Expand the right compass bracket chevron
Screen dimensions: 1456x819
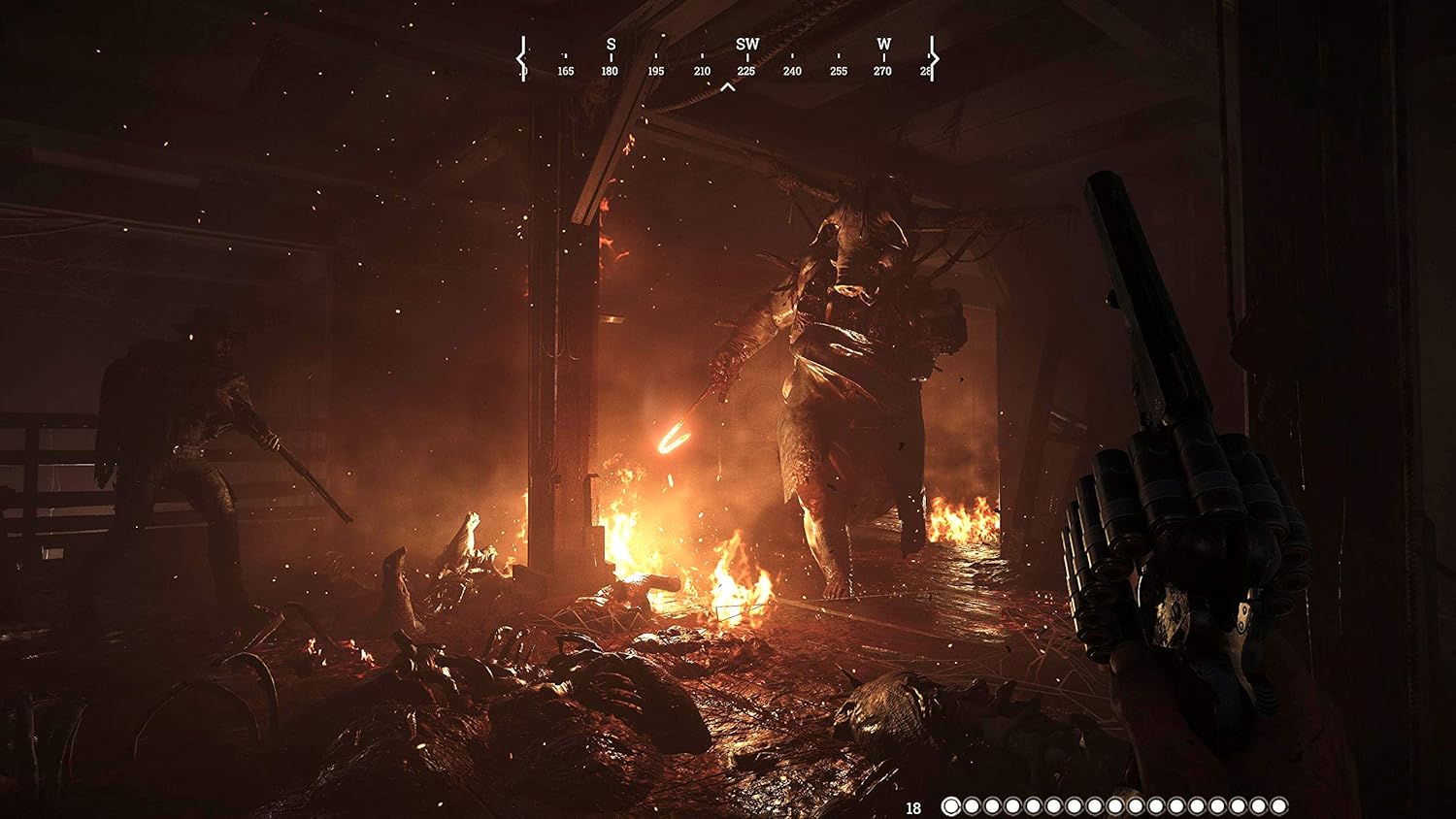pyautogui.click(x=934, y=60)
